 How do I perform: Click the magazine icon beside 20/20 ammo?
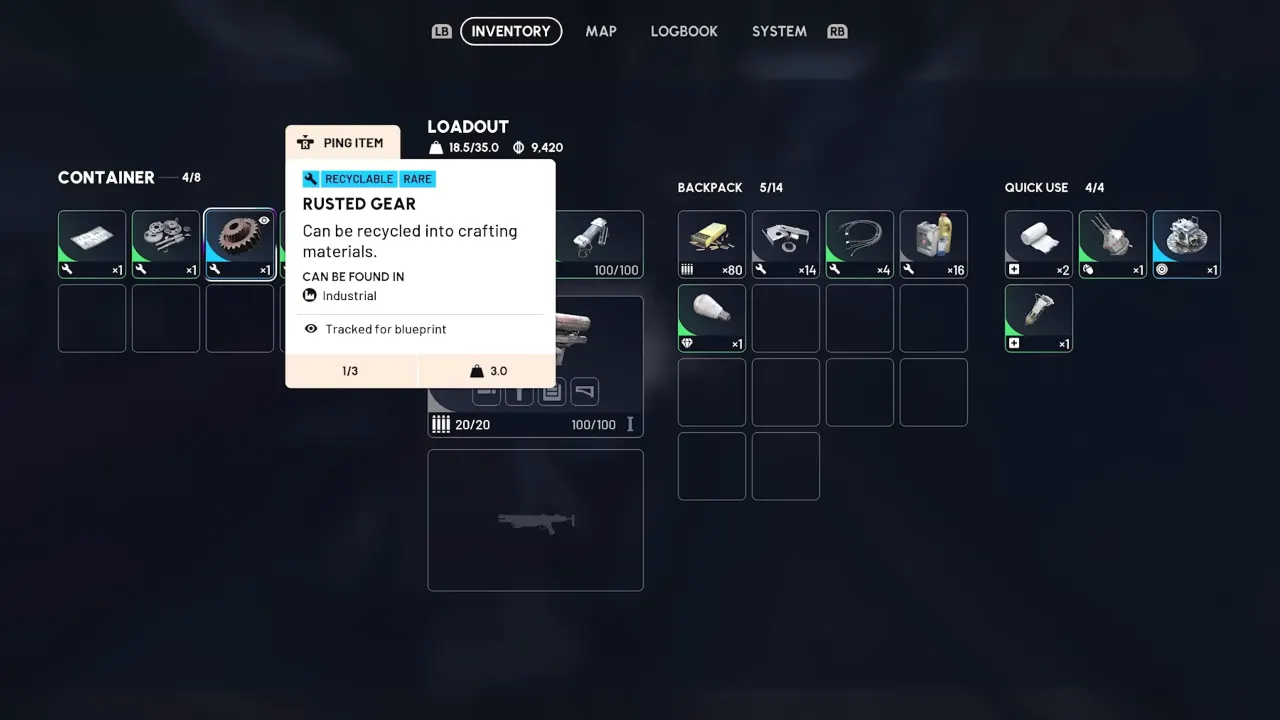[441, 424]
